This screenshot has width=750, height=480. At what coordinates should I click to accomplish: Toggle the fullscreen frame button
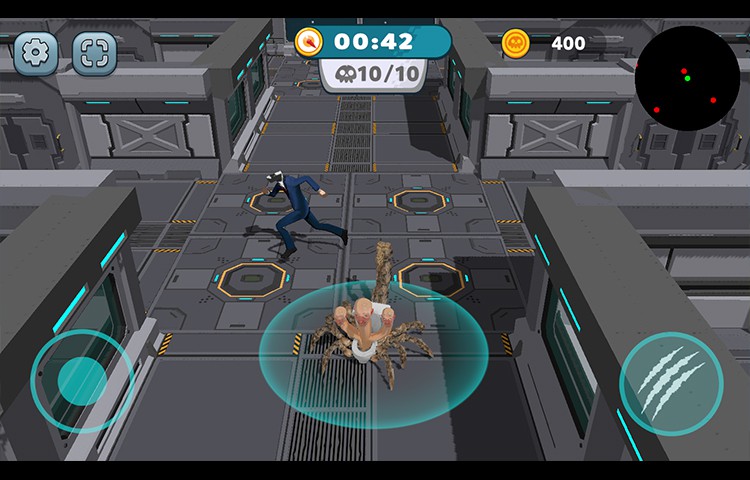coord(95,53)
